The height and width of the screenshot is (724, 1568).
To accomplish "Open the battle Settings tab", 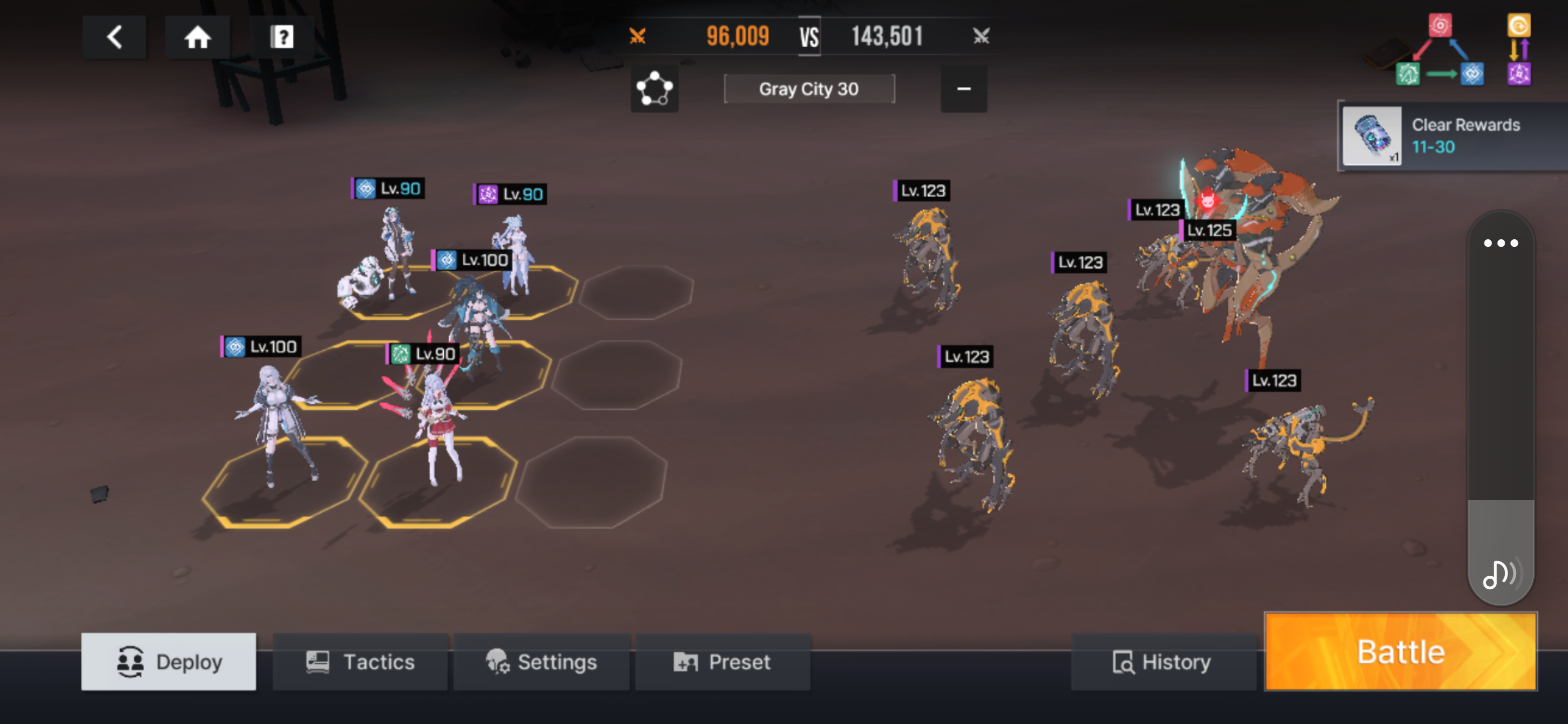I will point(541,661).
